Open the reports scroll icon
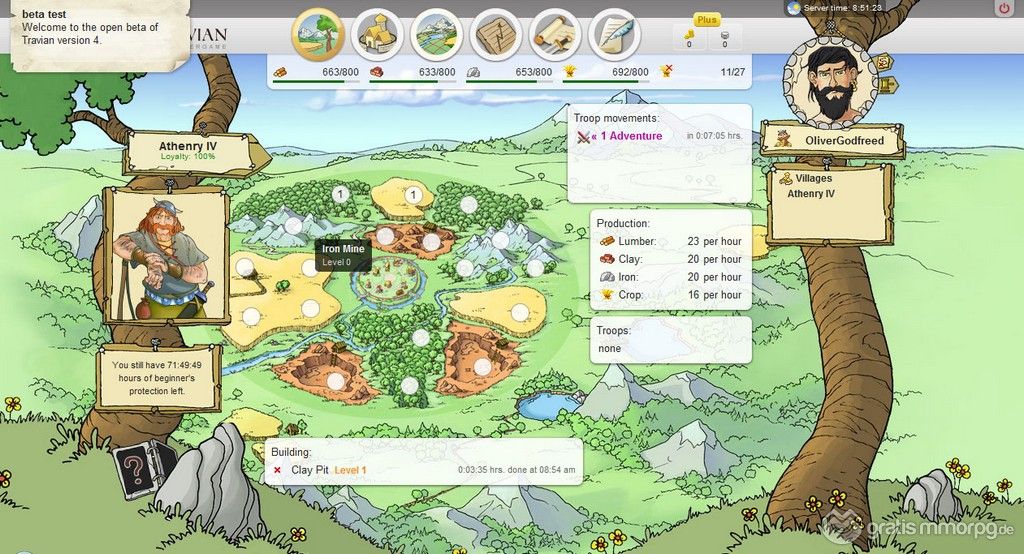The width and height of the screenshot is (1024, 554). pyautogui.click(x=556, y=34)
